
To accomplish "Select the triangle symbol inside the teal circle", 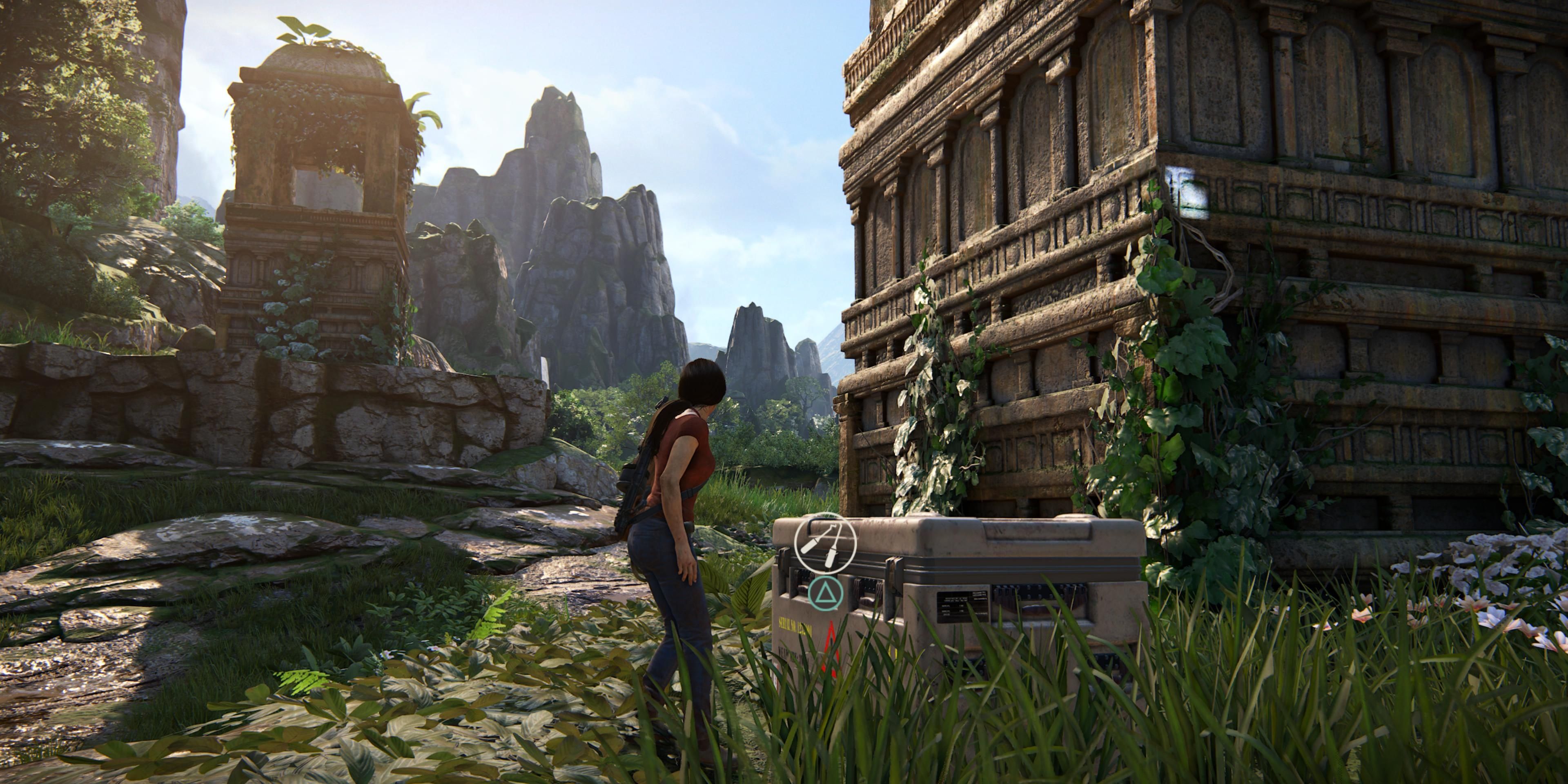I will (826, 594).
